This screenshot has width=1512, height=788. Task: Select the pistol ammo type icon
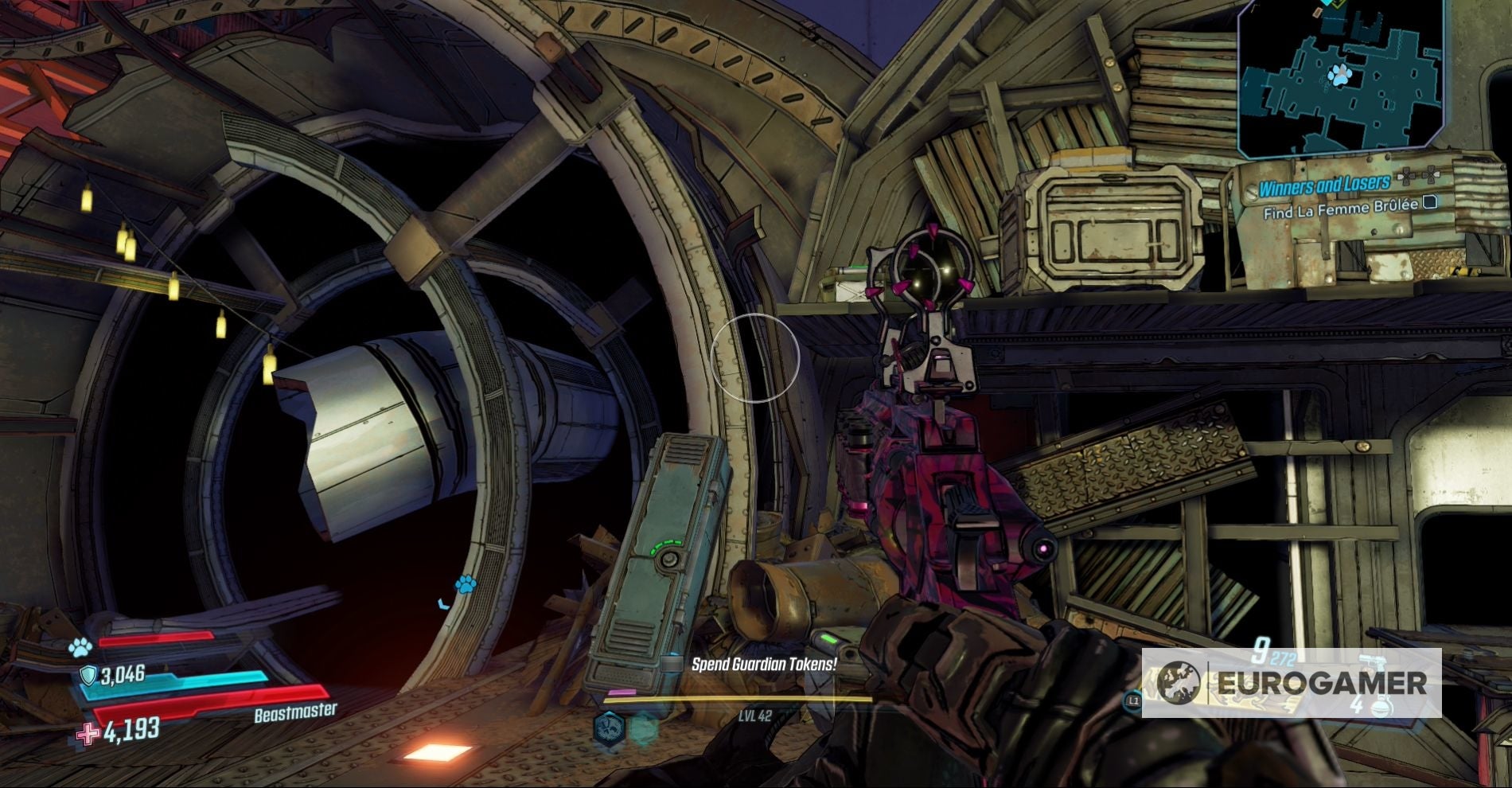(x=1374, y=661)
